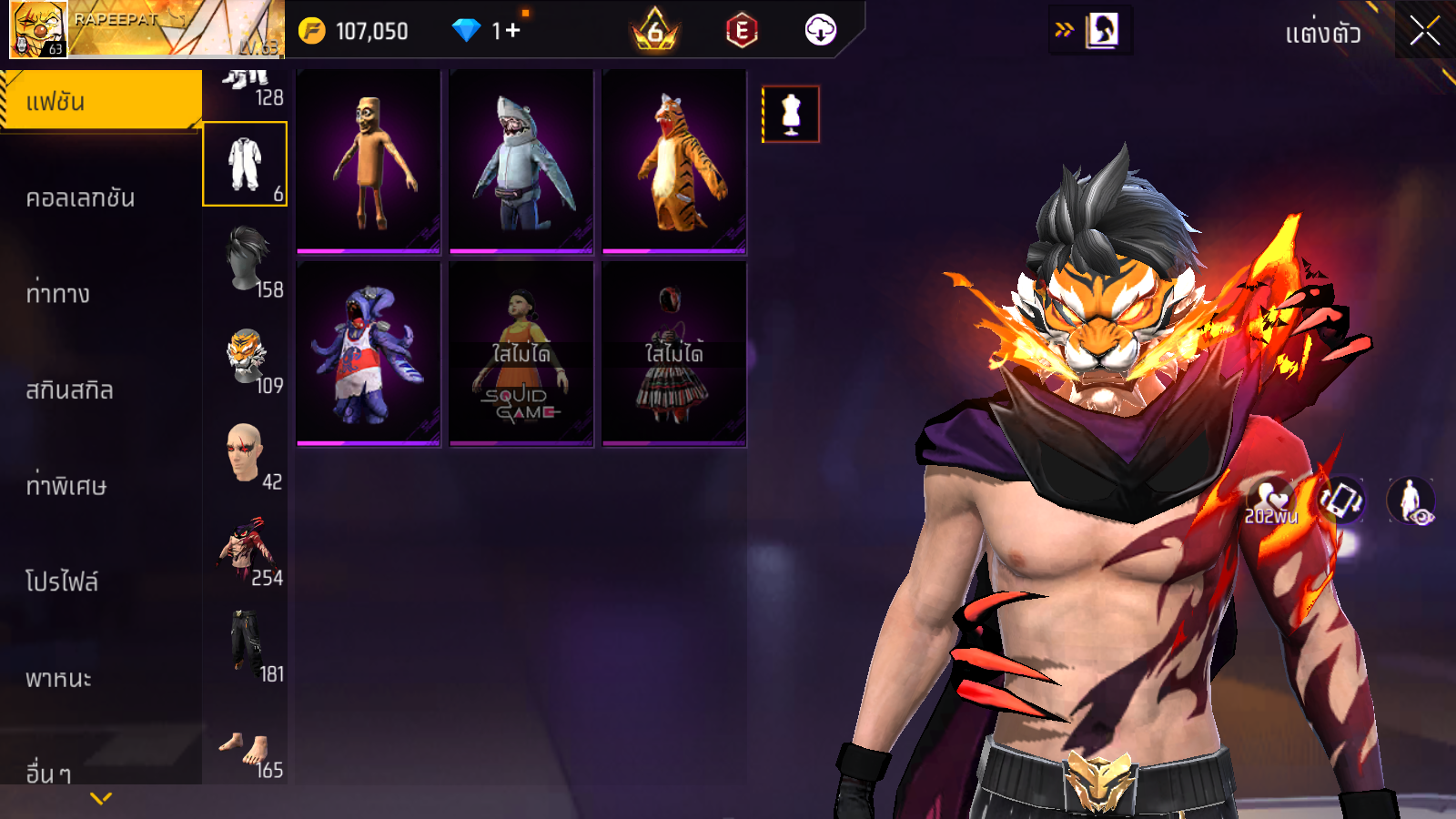
Task: Open the โปรไฟล์ profile tab
Action: [x=62, y=581]
